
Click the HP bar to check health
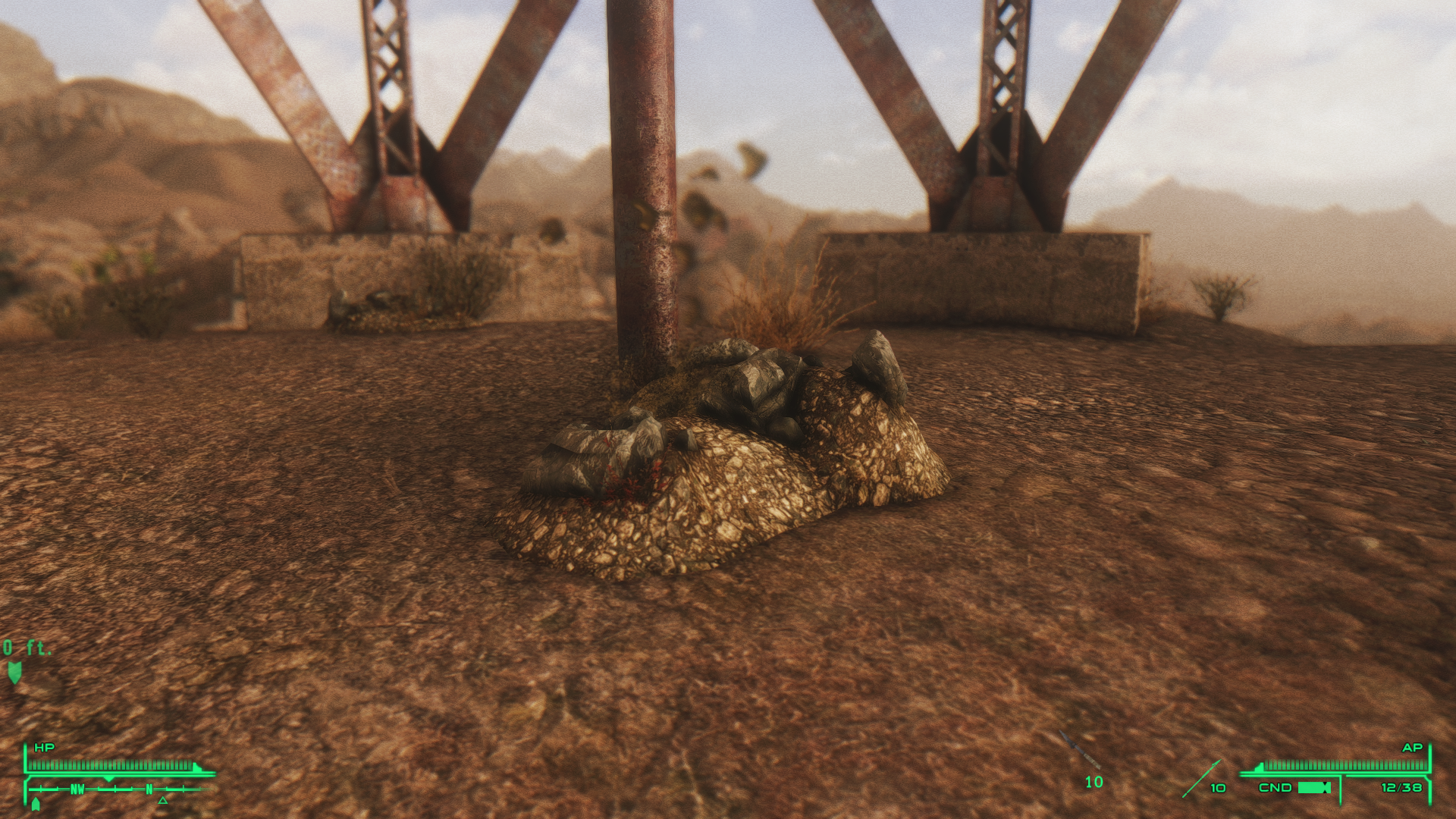109,765
